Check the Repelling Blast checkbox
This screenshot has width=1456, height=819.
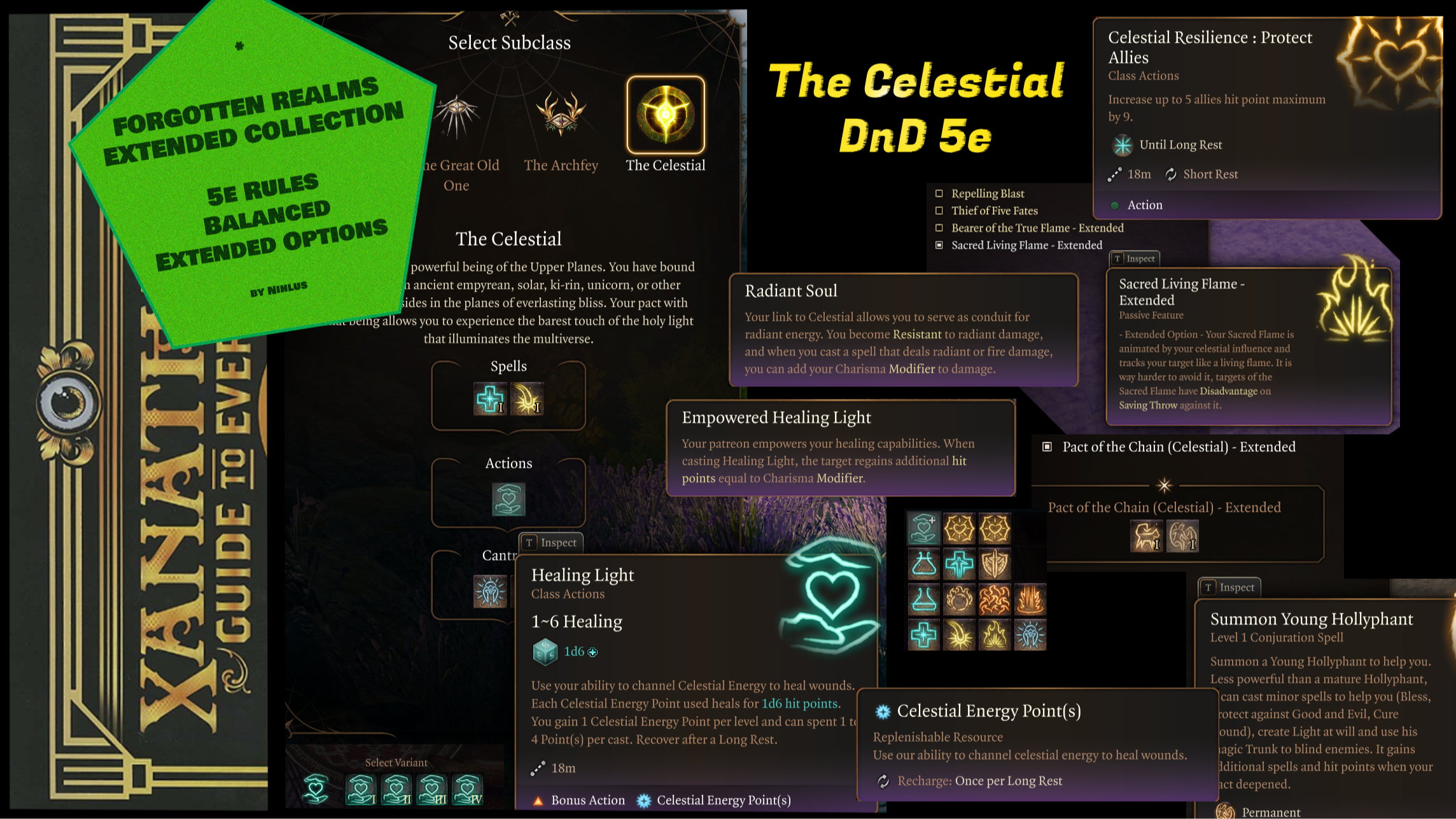pyautogui.click(x=939, y=193)
